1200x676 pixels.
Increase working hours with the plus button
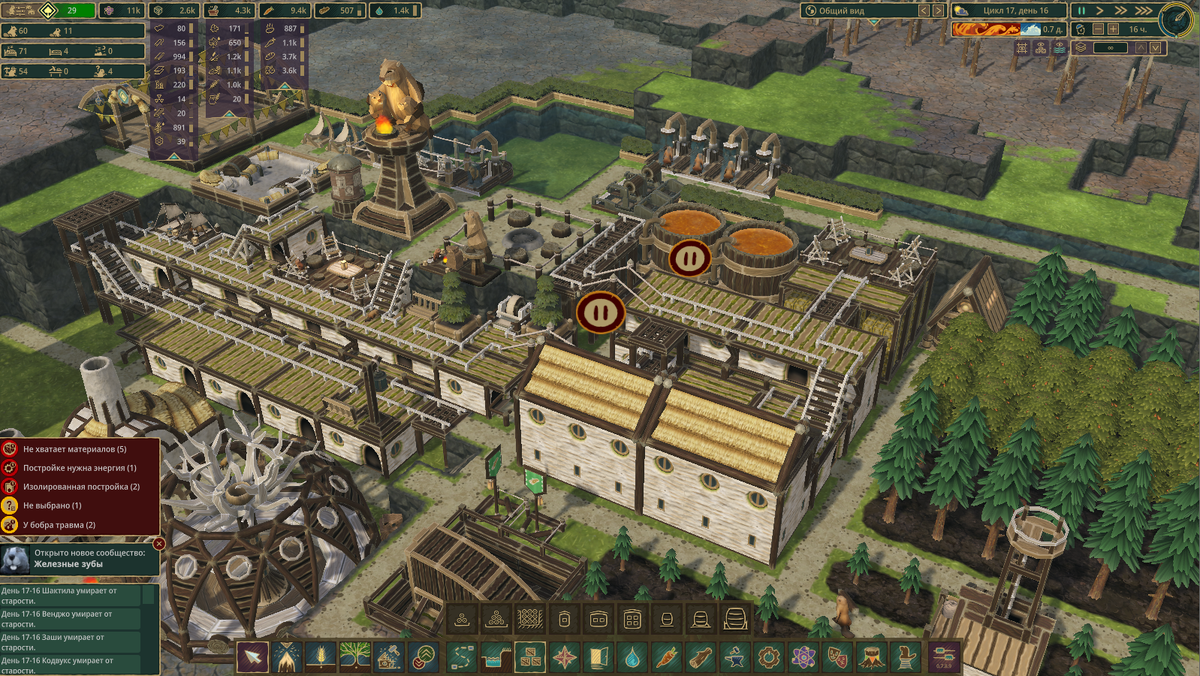pyautogui.click(x=1112, y=29)
